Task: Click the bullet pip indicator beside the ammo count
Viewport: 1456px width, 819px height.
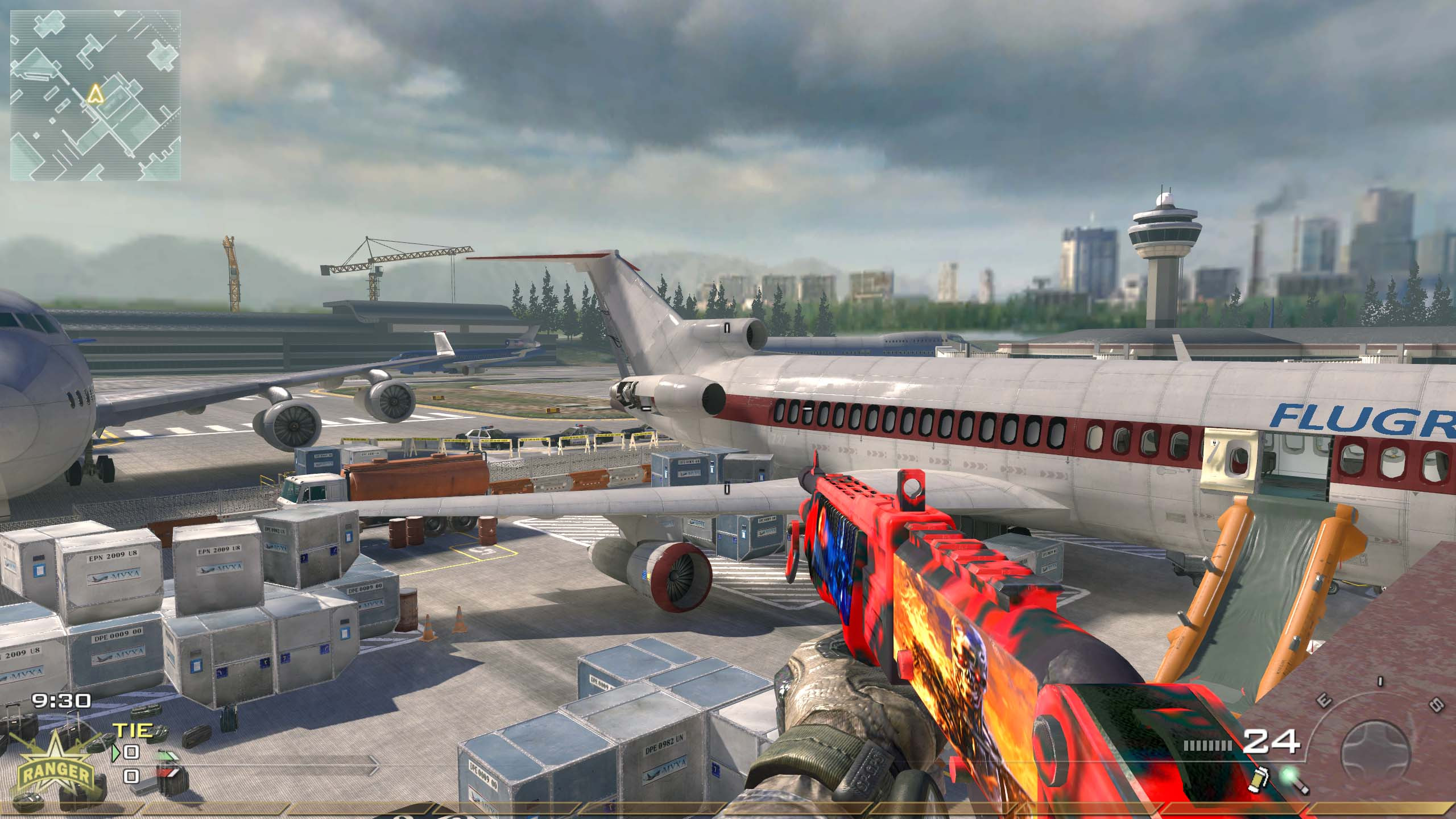Action: (1207, 744)
